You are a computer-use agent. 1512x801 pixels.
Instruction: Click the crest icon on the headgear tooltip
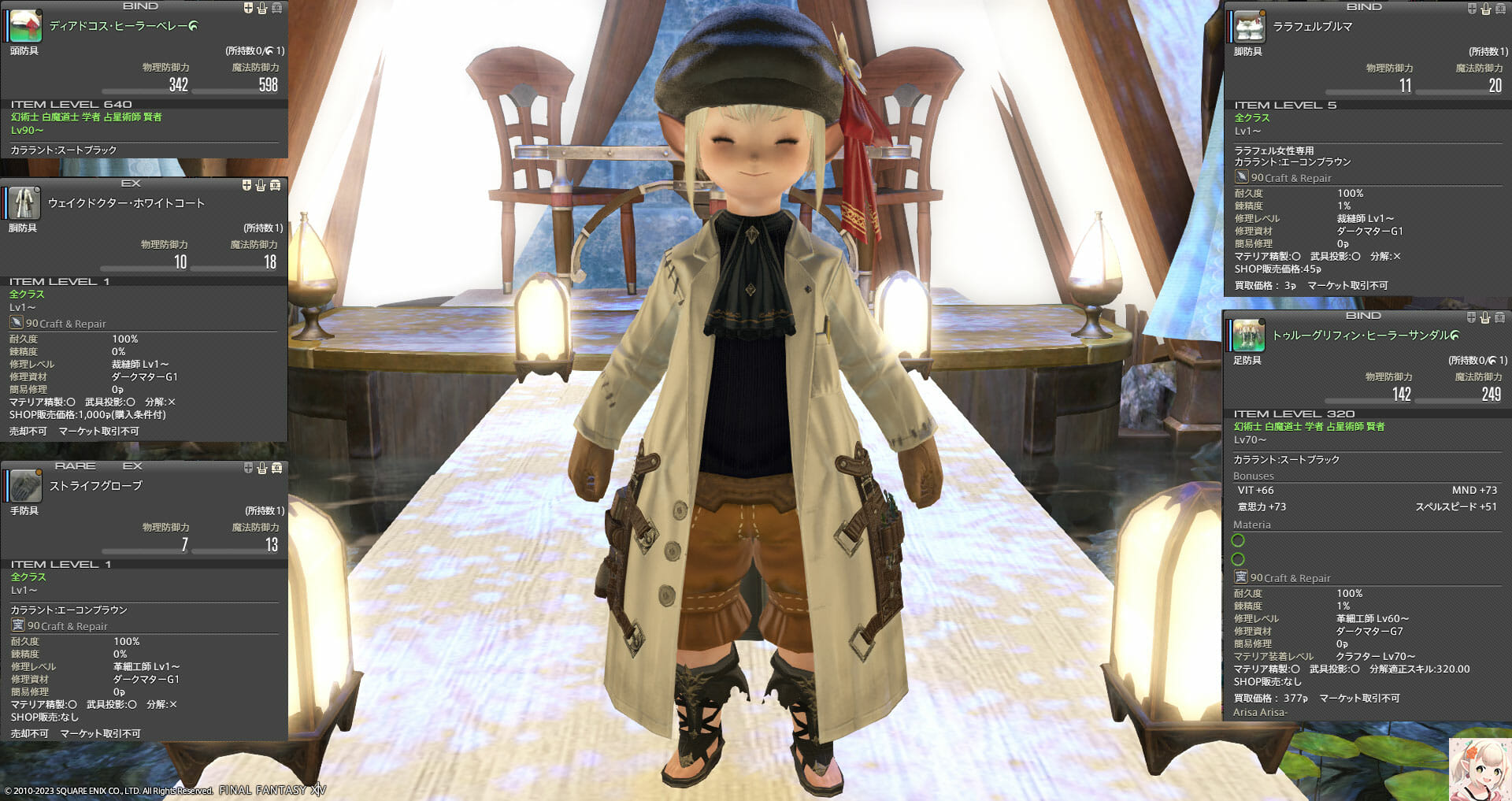pyautogui.click(x=248, y=8)
